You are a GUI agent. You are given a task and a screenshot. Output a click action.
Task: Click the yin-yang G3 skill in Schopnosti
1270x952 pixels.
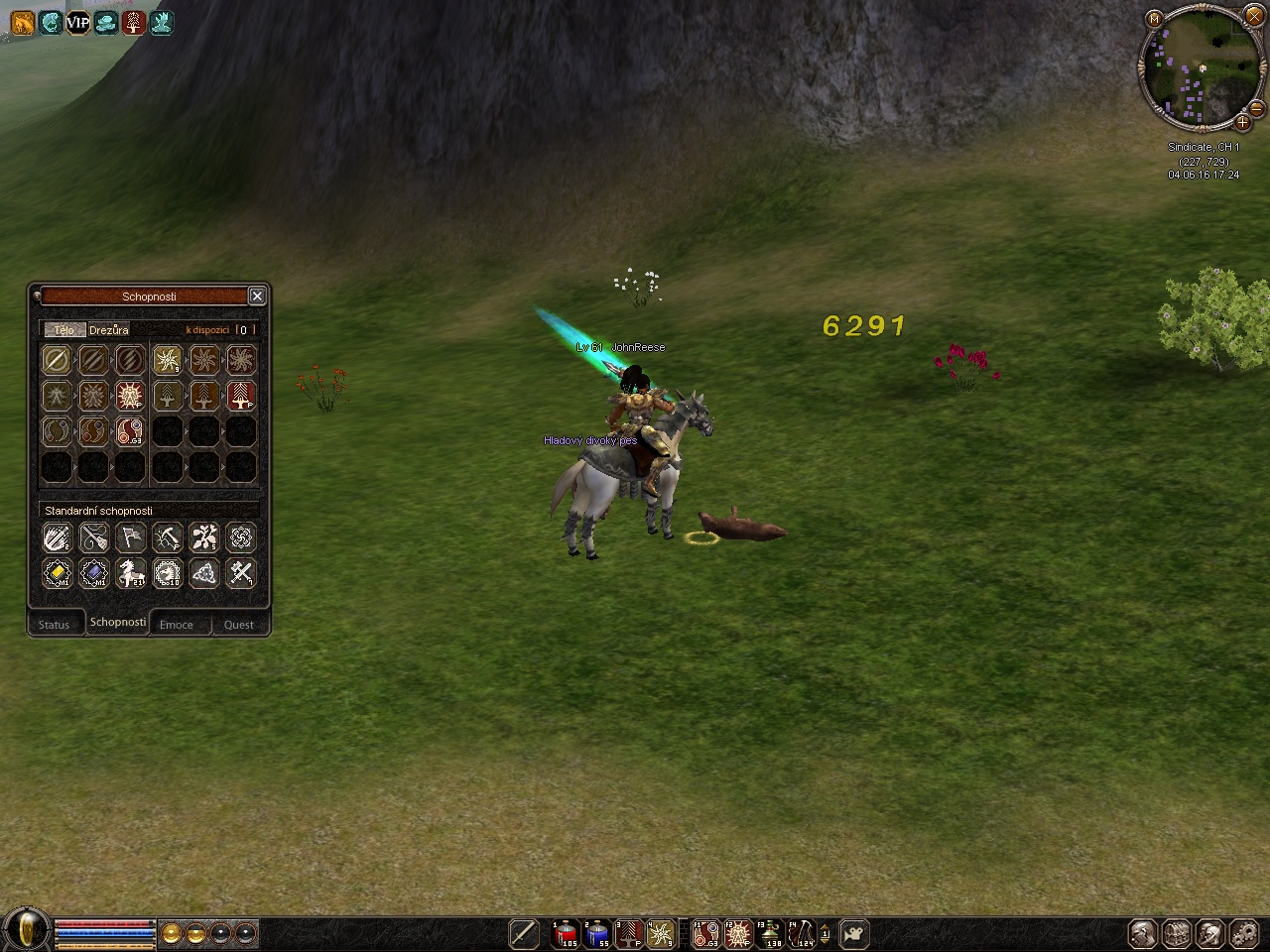coord(130,431)
